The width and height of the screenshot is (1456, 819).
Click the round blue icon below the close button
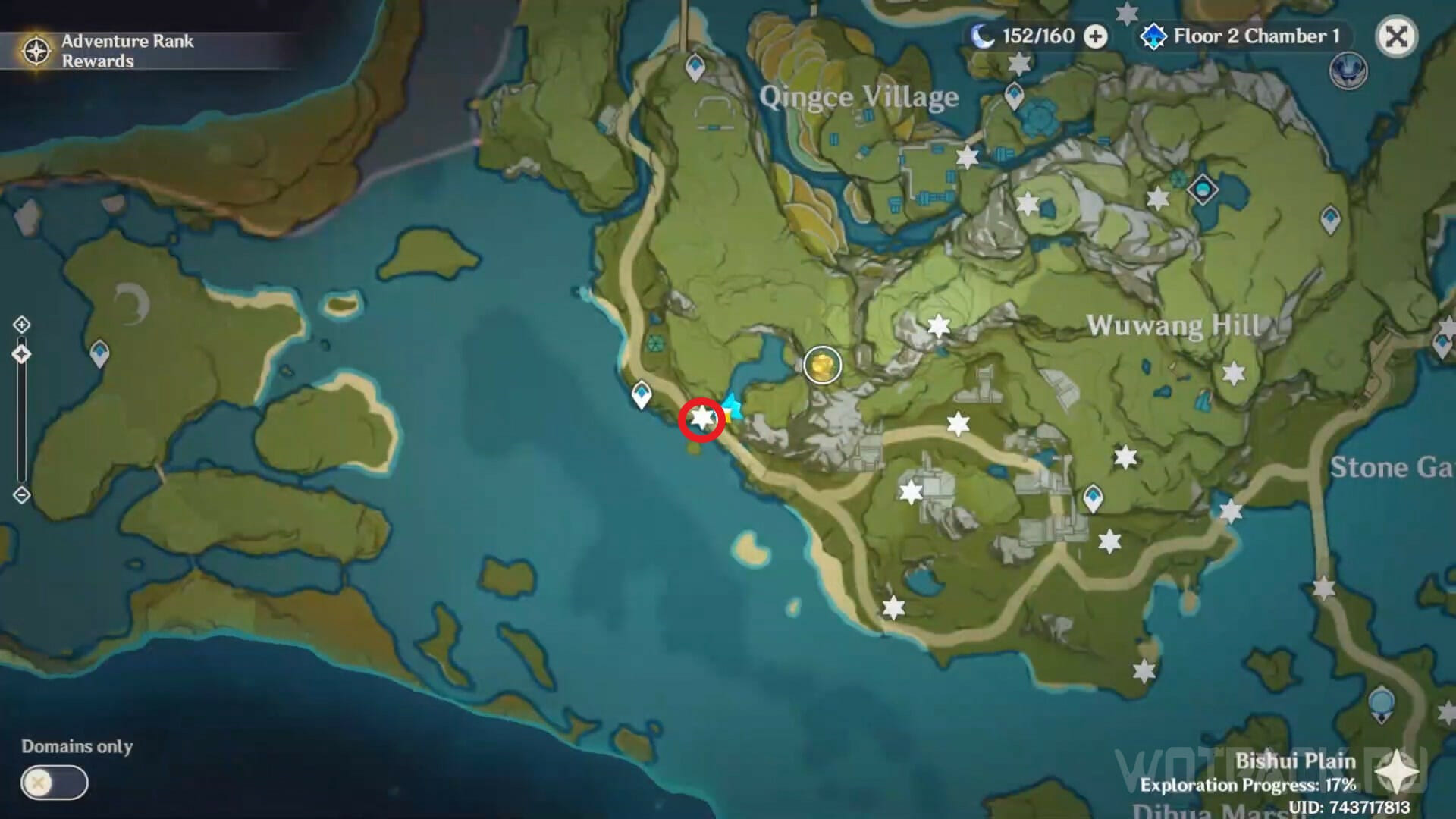(1348, 71)
